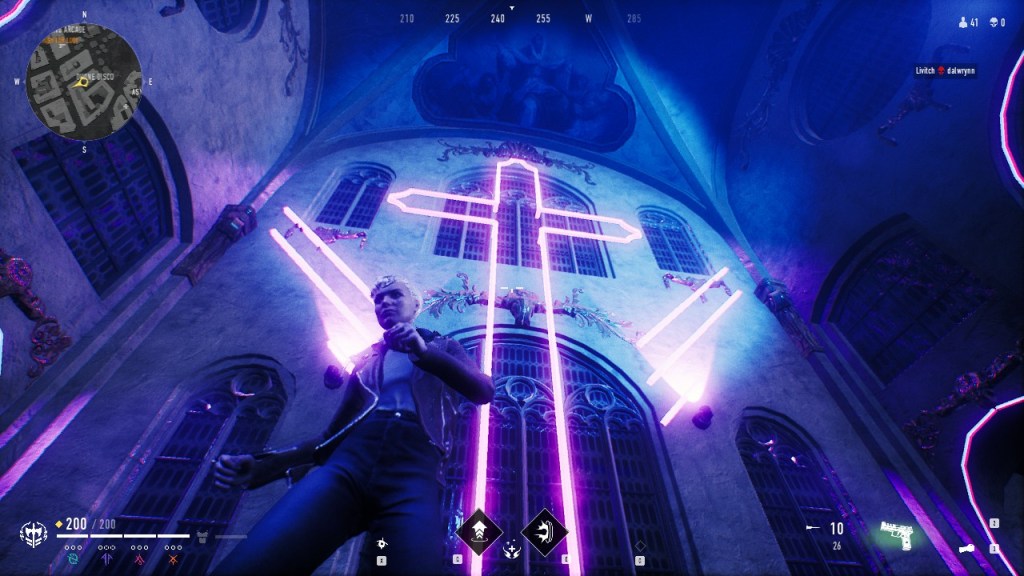Click the body armor vest icon
Image resolution: width=1024 pixels, height=576 pixels.
(201, 537)
